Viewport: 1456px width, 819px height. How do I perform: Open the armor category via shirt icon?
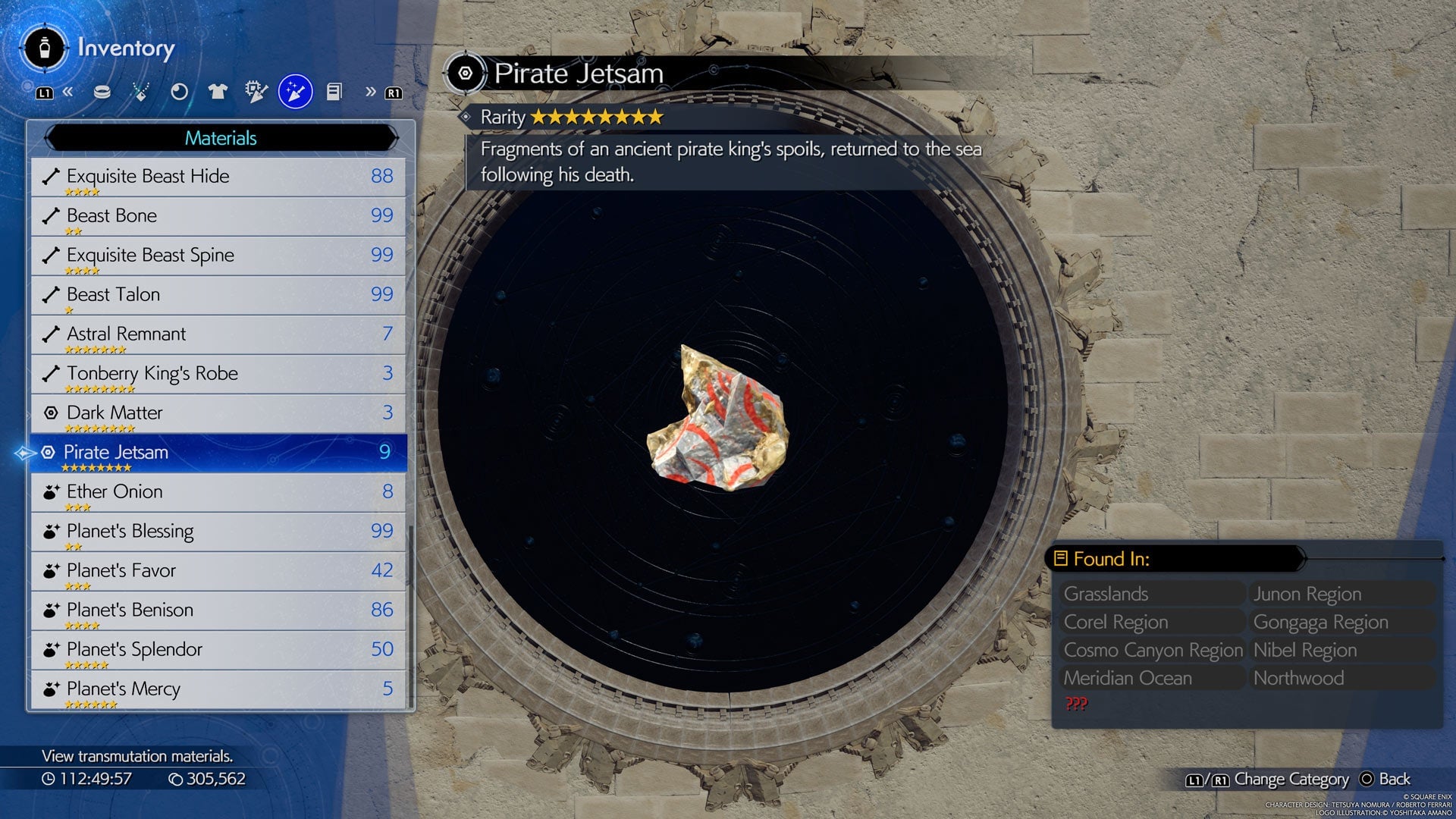(x=218, y=91)
